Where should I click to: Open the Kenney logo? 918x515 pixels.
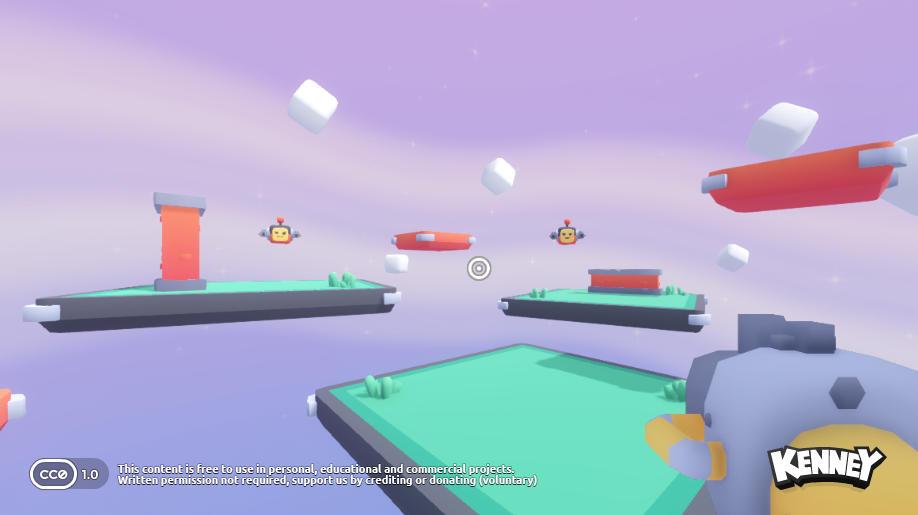pos(825,466)
